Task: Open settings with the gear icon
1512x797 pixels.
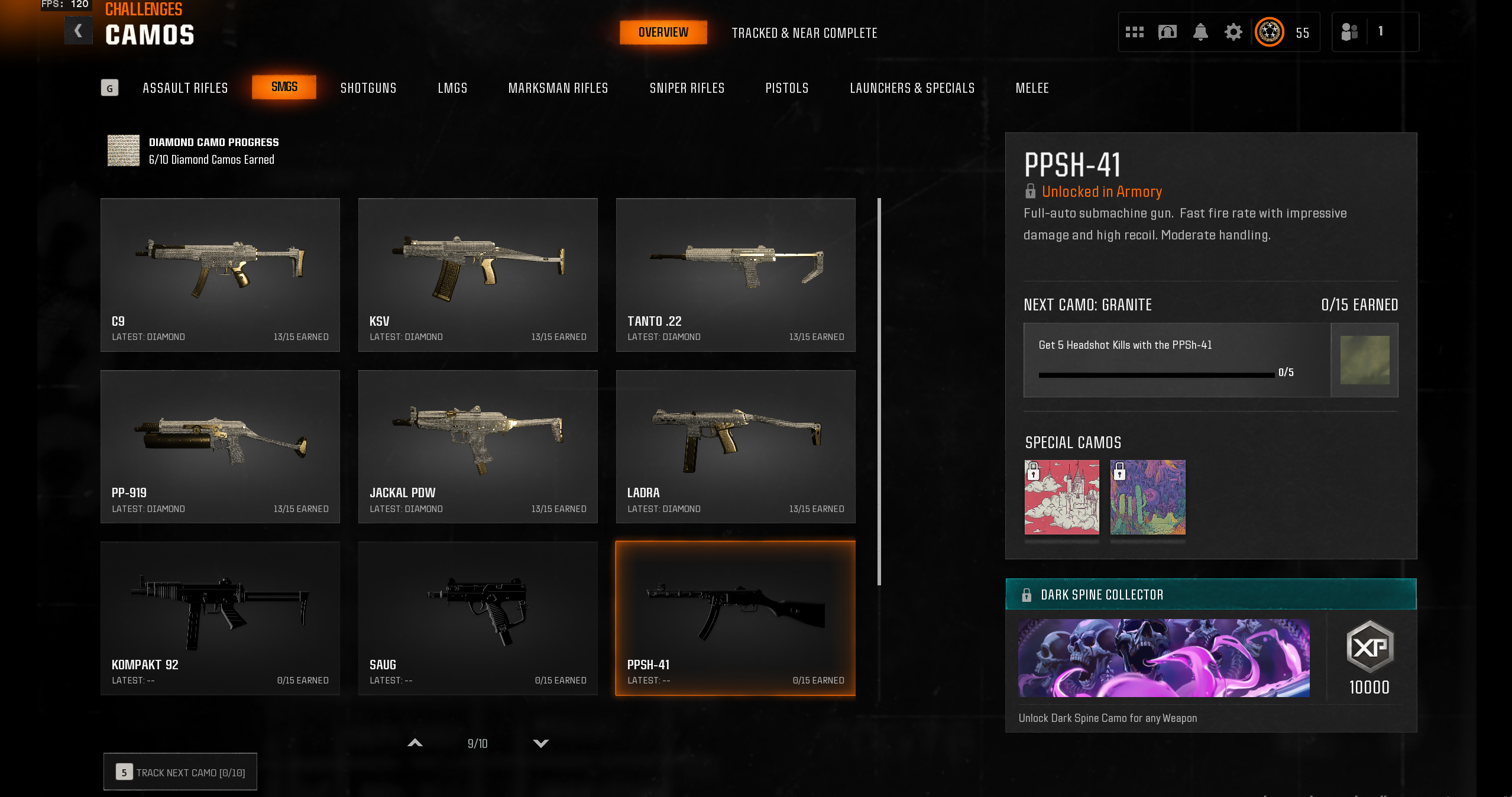Action: (1233, 32)
